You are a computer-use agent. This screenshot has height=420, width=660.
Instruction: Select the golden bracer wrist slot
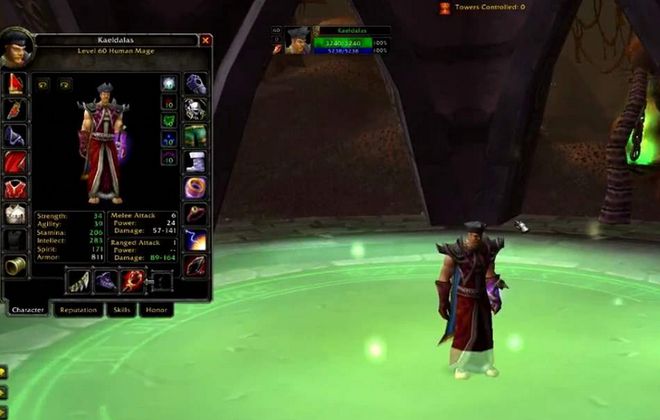click(15, 265)
